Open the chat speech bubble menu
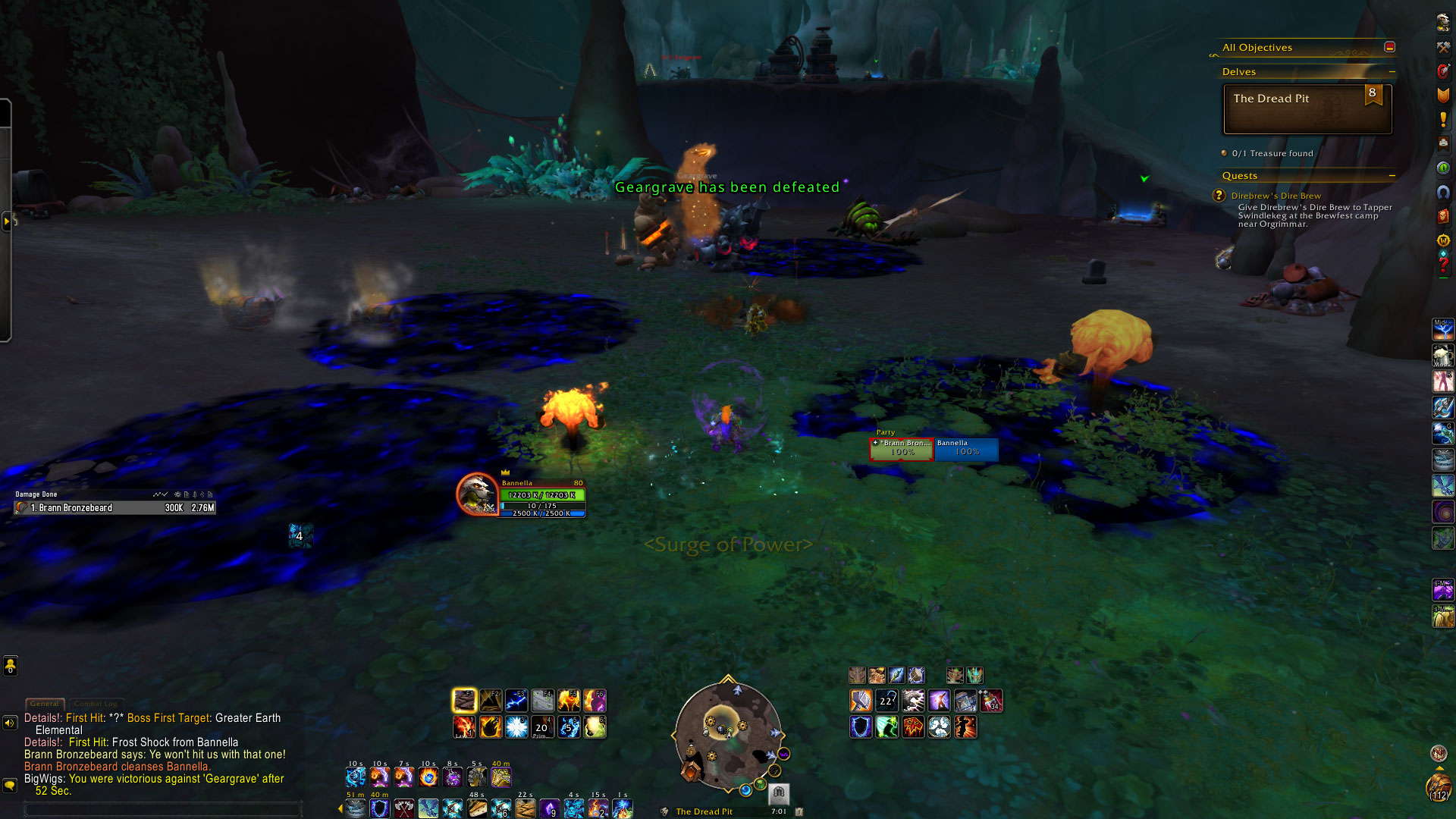The height and width of the screenshot is (819, 1456). pyautogui.click(x=10, y=786)
